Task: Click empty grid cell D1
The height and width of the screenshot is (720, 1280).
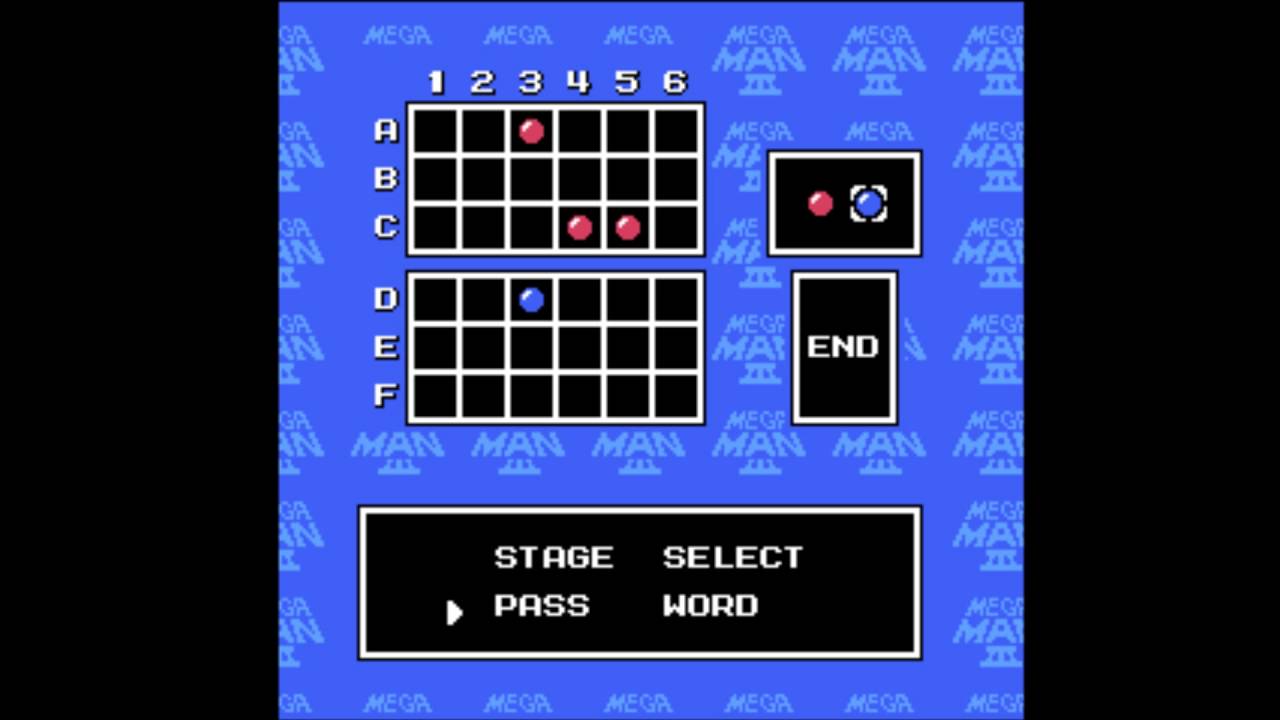Action: (435, 298)
